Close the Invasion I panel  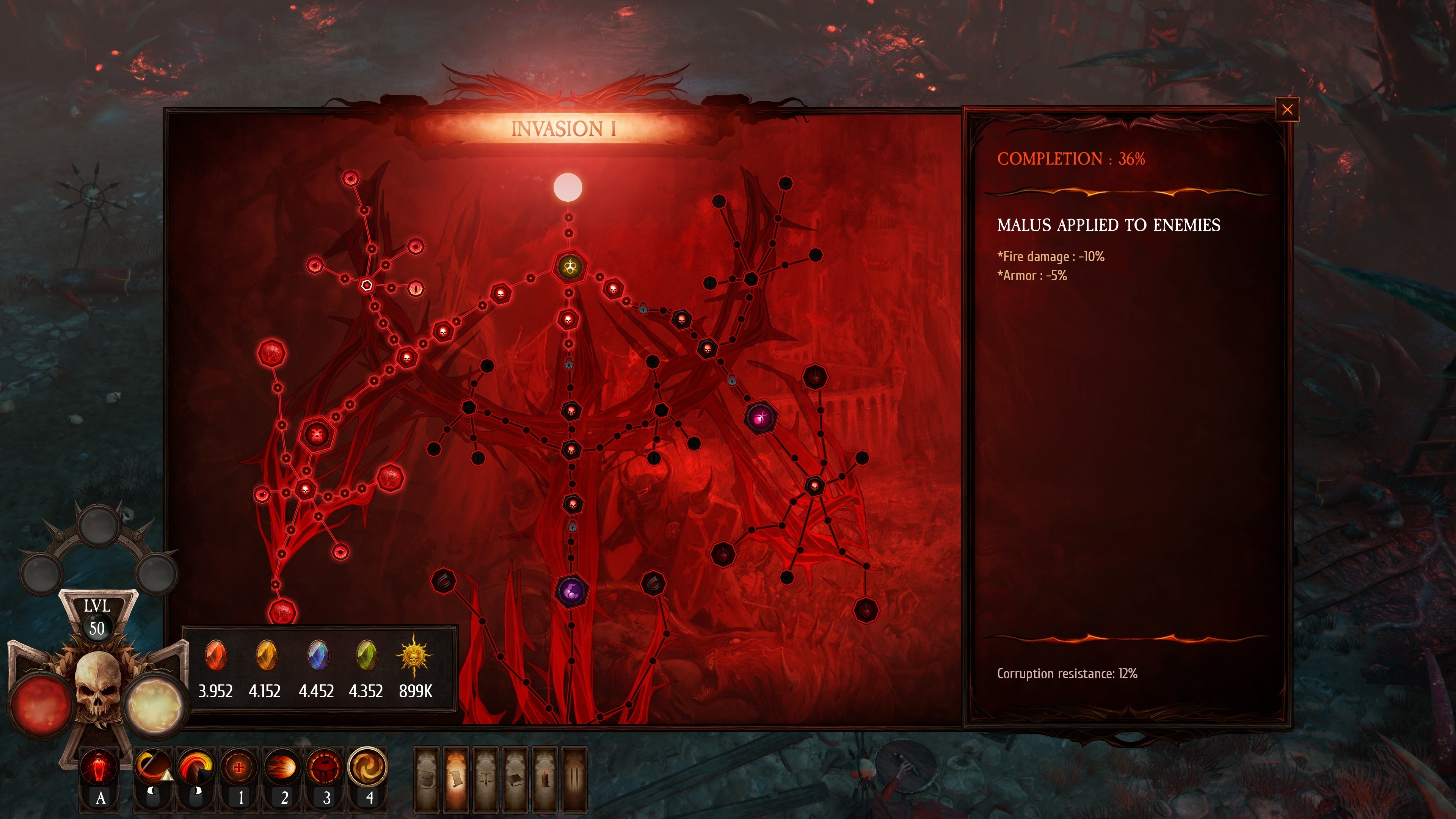click(x=1287, y=110)
